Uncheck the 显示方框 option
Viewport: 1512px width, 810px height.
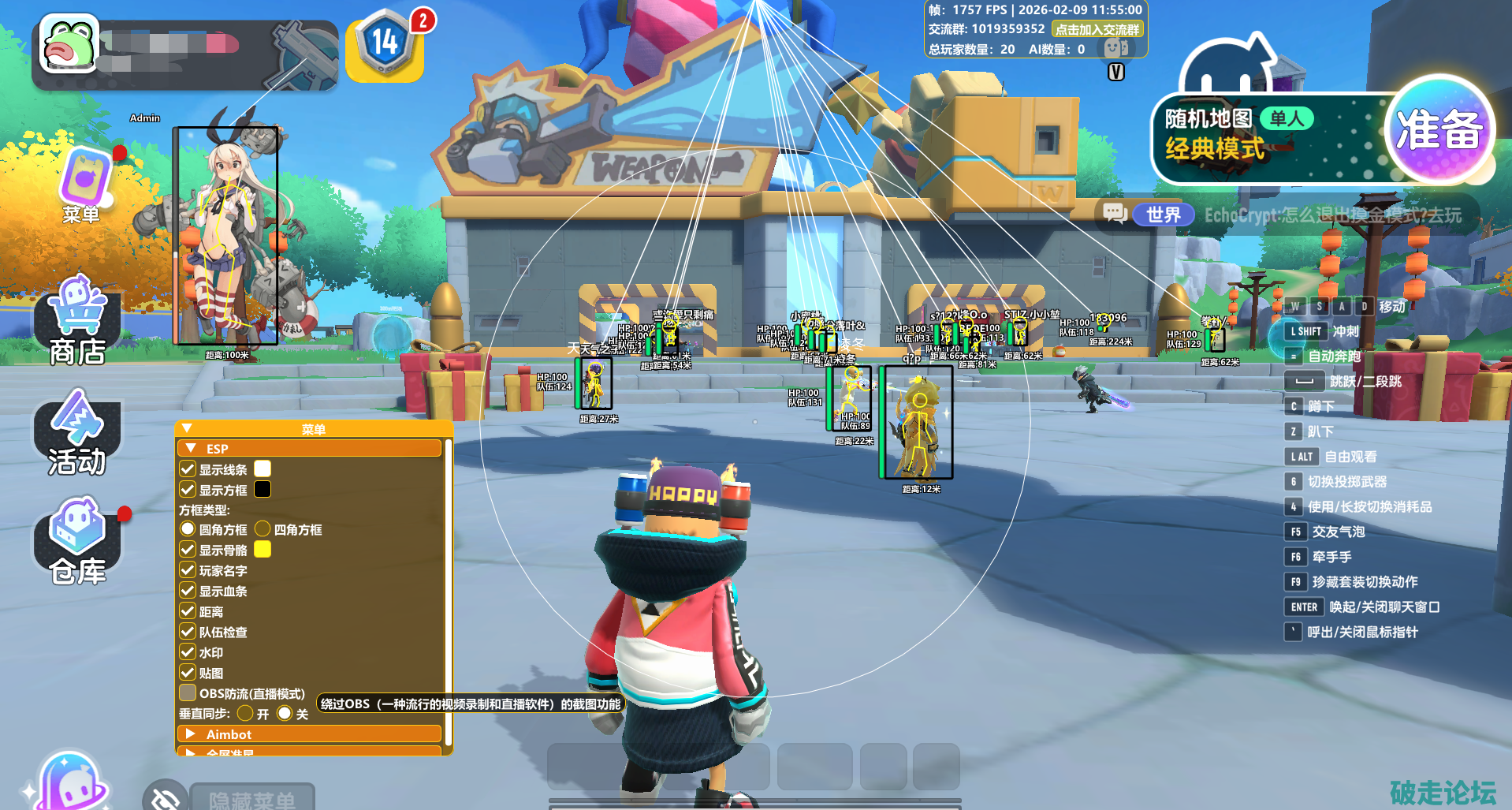pos(188,490)
